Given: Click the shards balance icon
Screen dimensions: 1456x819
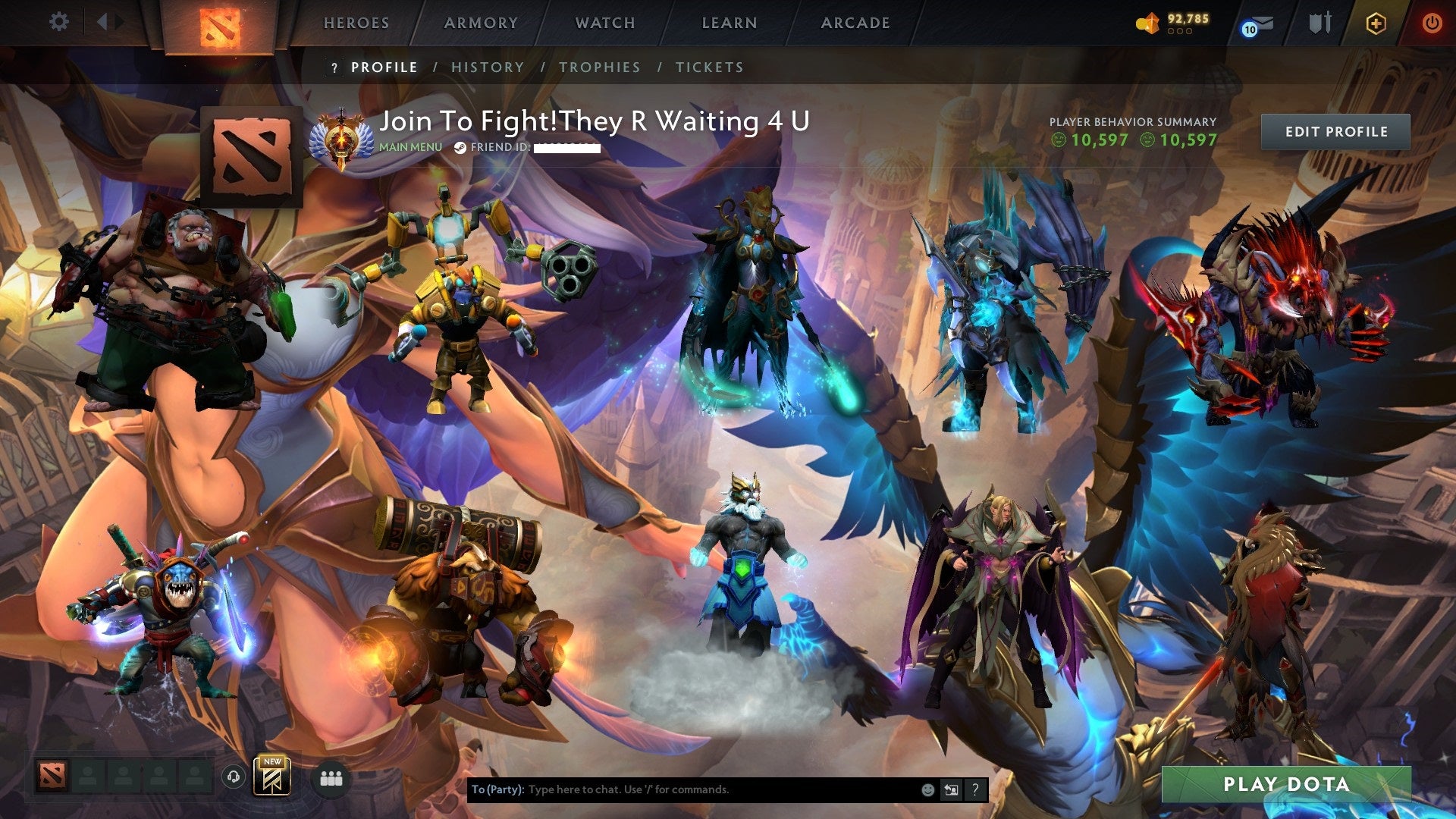Looking at the screenshot, I should tap(1147, 23).
